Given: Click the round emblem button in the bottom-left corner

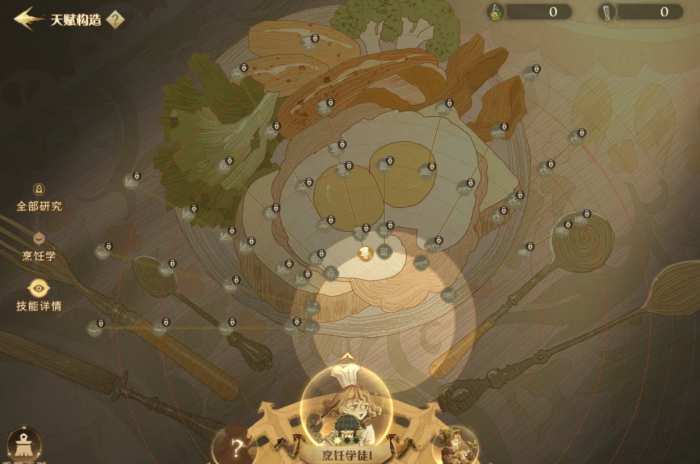Looking at the screenshot, I should [x=22, y=443].
